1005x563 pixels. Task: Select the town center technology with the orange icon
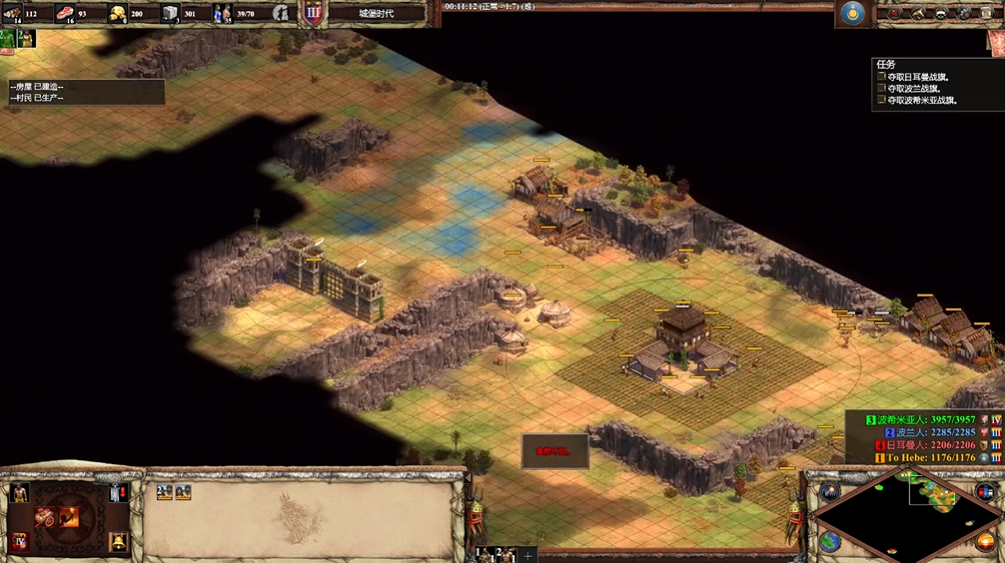pyautogui.click(x=70, y=516)
